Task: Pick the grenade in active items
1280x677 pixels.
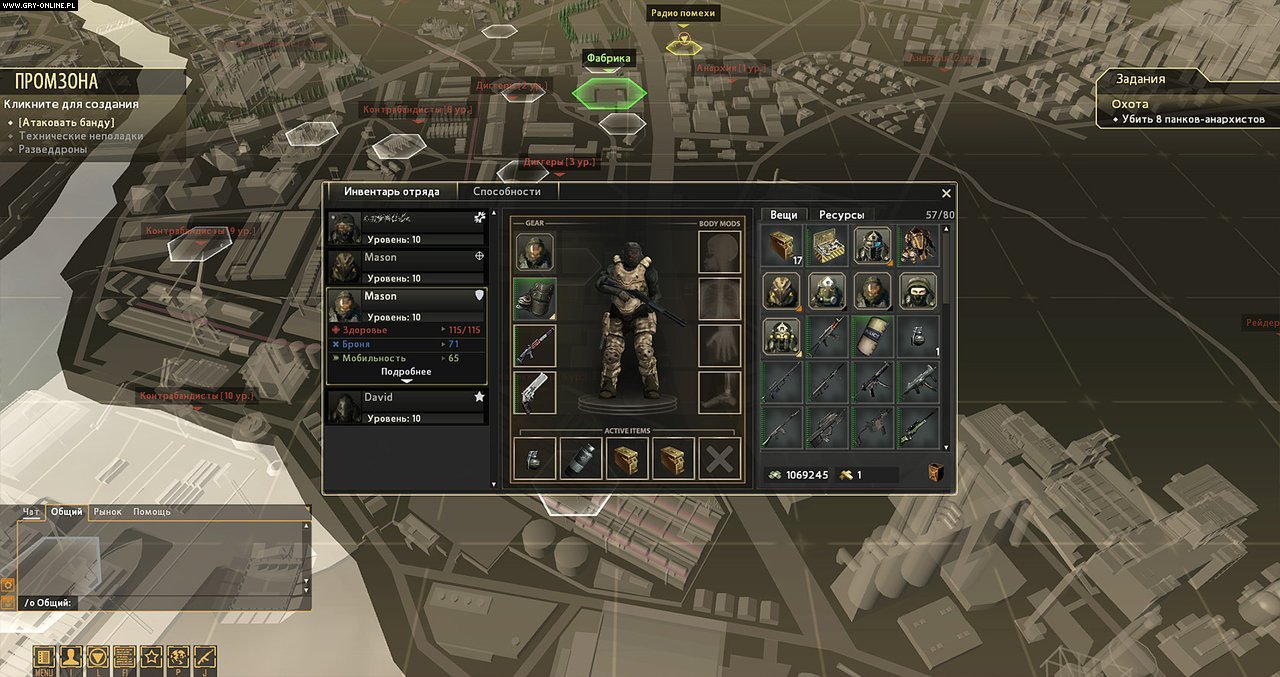Action: 535,458
